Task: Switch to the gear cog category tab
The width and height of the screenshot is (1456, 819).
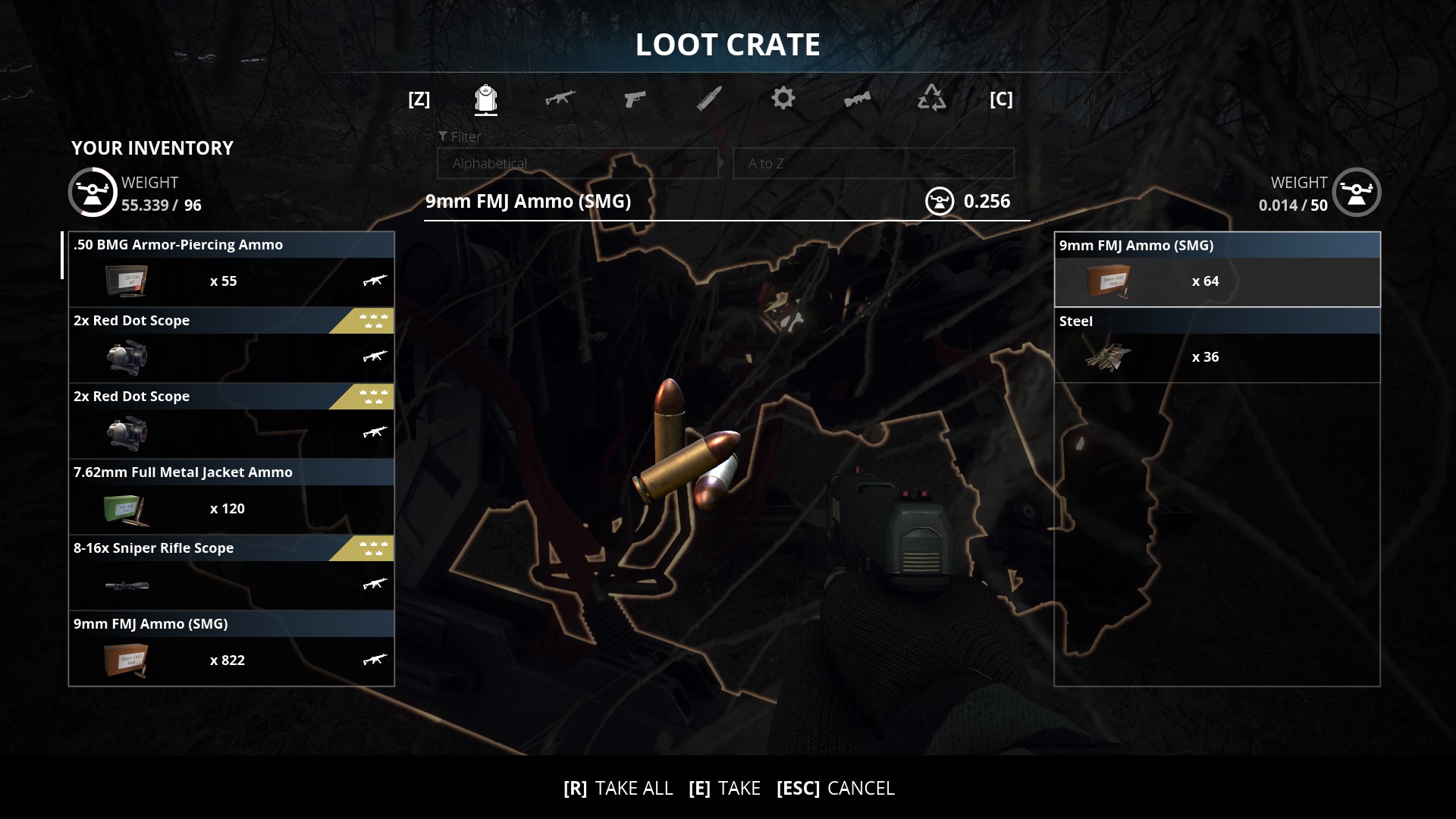Action: (783, 99)
